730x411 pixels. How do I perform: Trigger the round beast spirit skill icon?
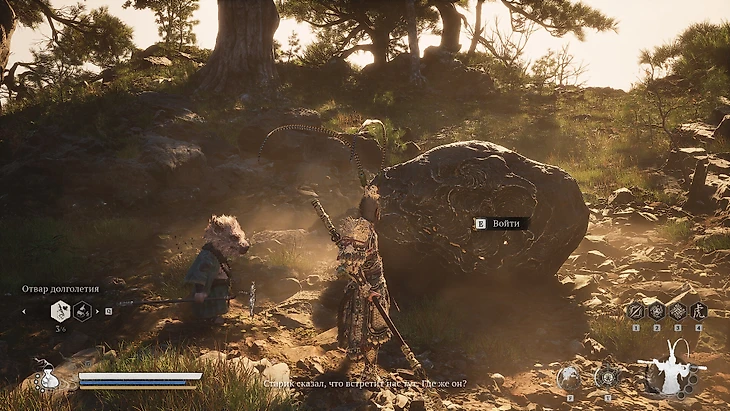[569, 377]
